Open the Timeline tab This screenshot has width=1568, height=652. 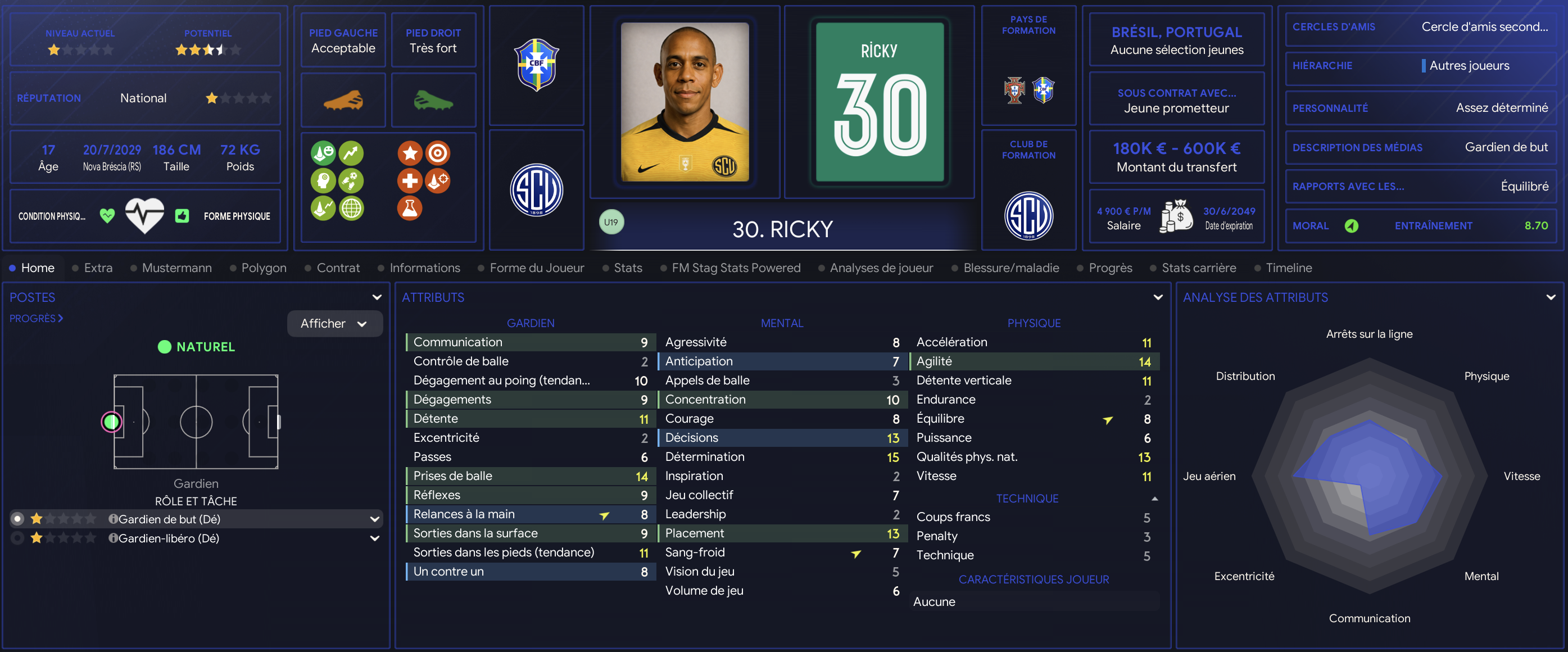(x=1288, y=268)
